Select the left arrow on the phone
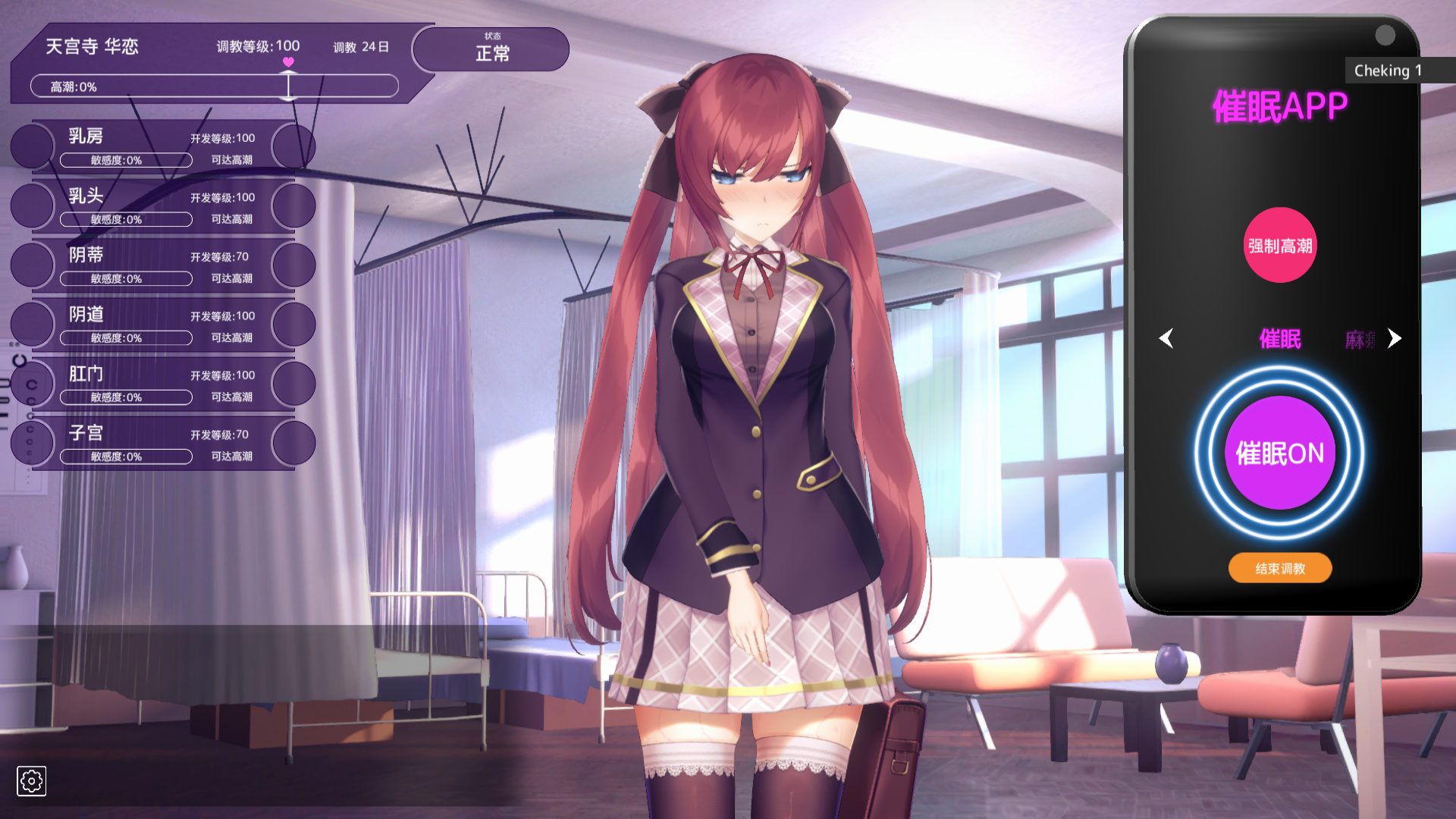Image resolution: width=1456 pixels, height=819 pixels. click(1166, 338)
